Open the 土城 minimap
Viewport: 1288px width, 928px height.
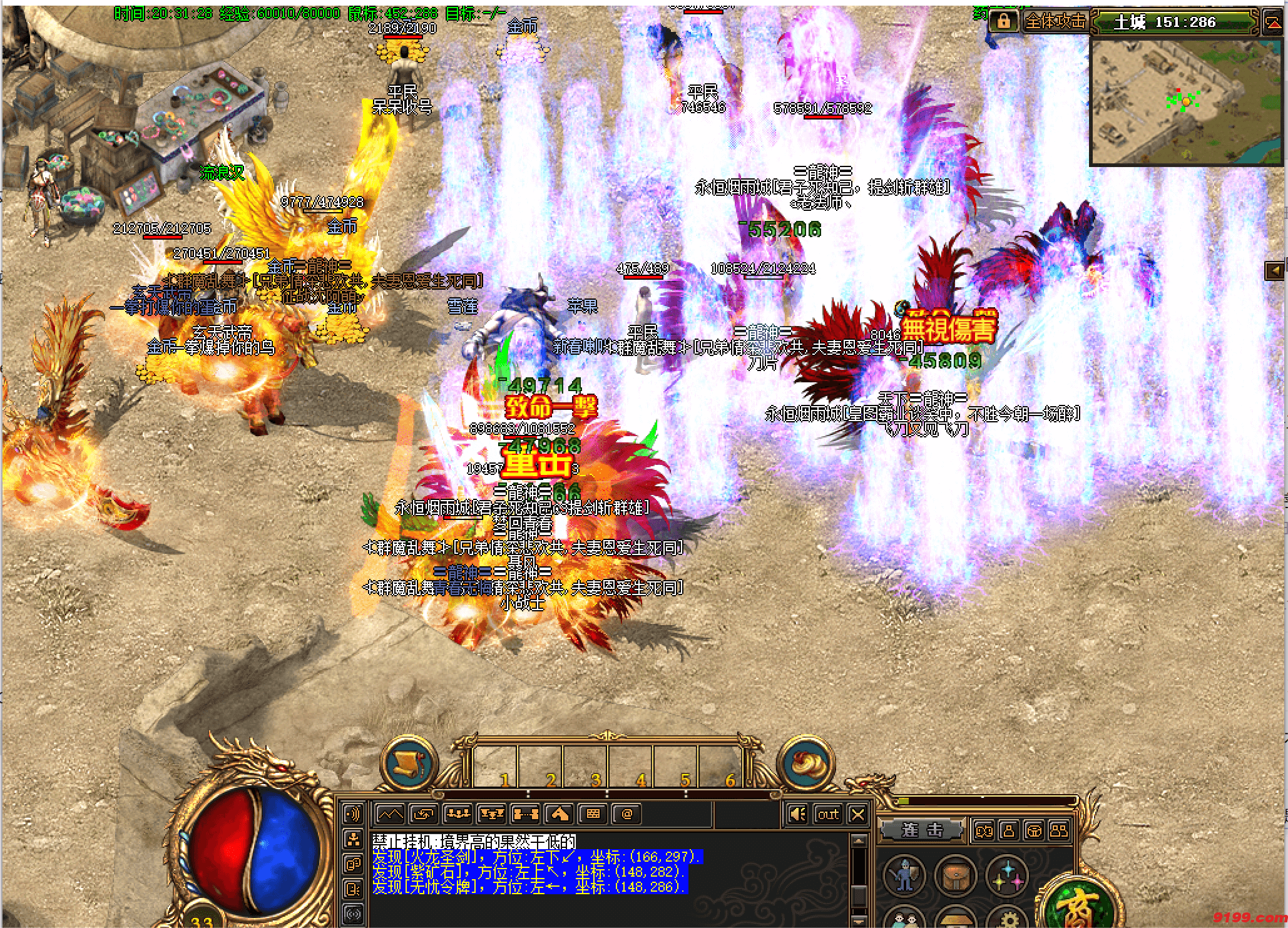[1186, 101]
